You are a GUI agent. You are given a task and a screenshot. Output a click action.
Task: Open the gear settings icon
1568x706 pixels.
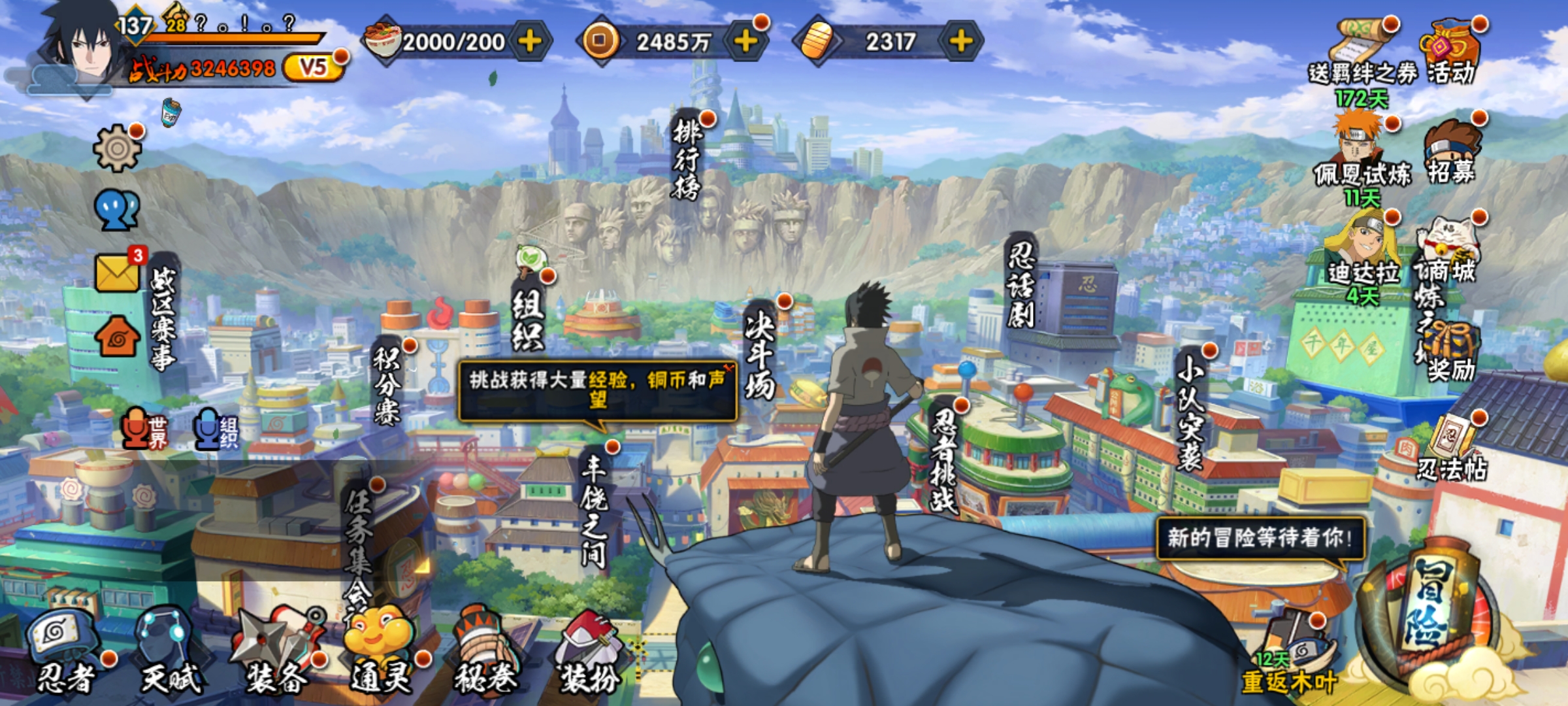click(x=117, y=148)
